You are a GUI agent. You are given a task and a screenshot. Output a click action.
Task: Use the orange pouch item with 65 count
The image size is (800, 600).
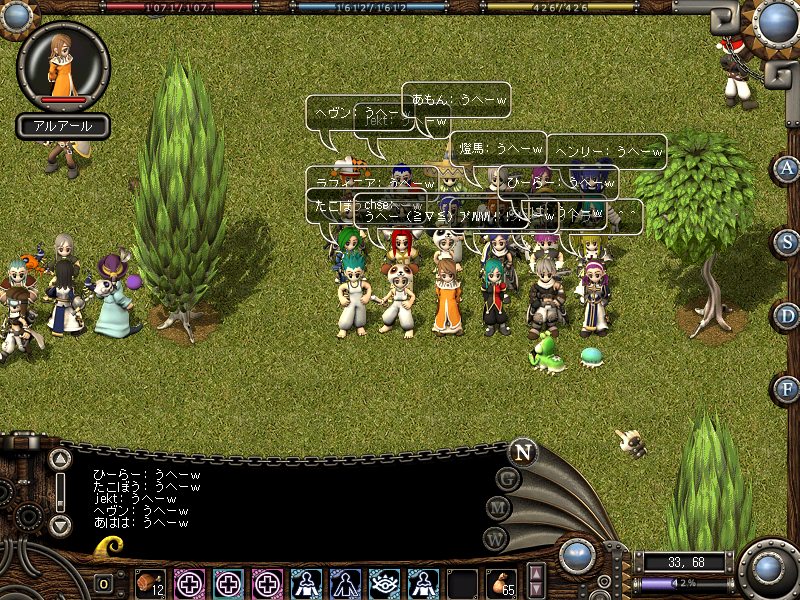[x=500, y=582]
